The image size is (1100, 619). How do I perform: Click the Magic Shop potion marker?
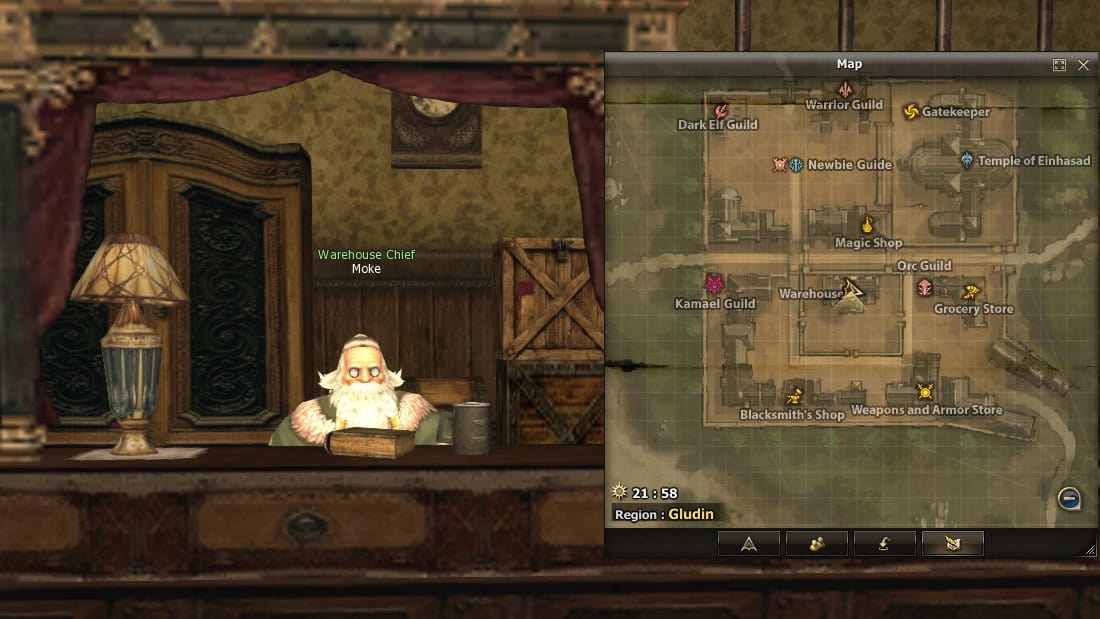point(867,225)
